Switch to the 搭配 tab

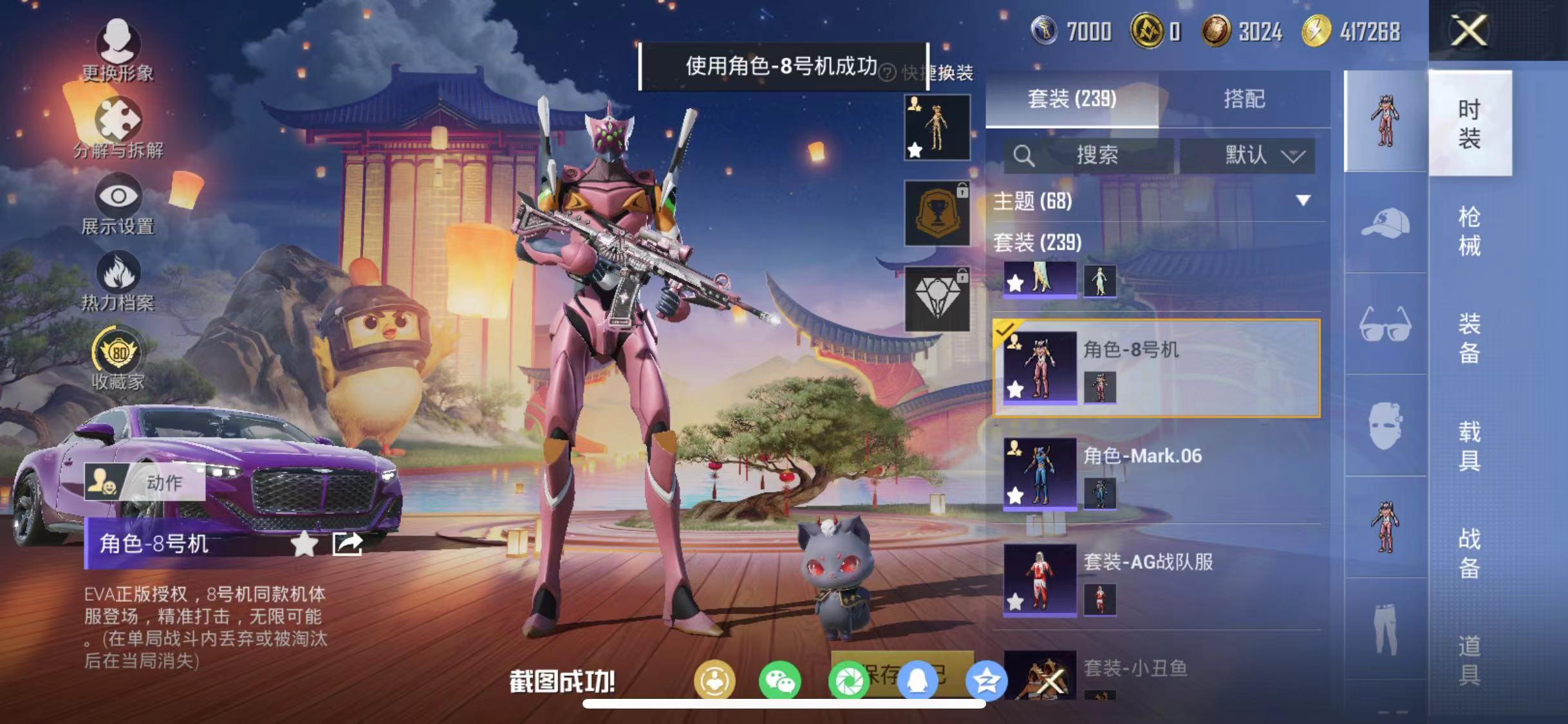tap(1244, 98)
